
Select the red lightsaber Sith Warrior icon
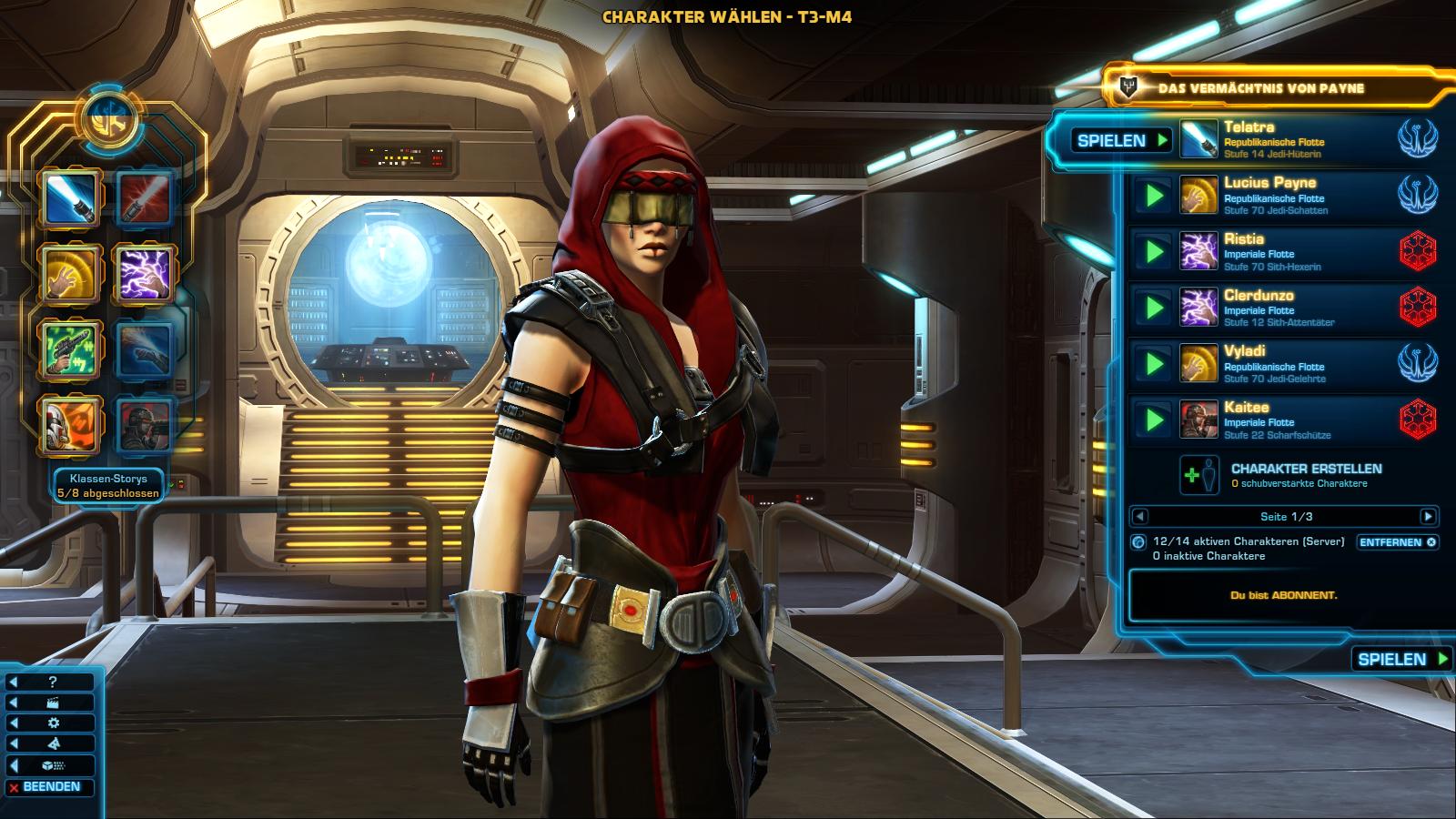[x=144, y=198]
